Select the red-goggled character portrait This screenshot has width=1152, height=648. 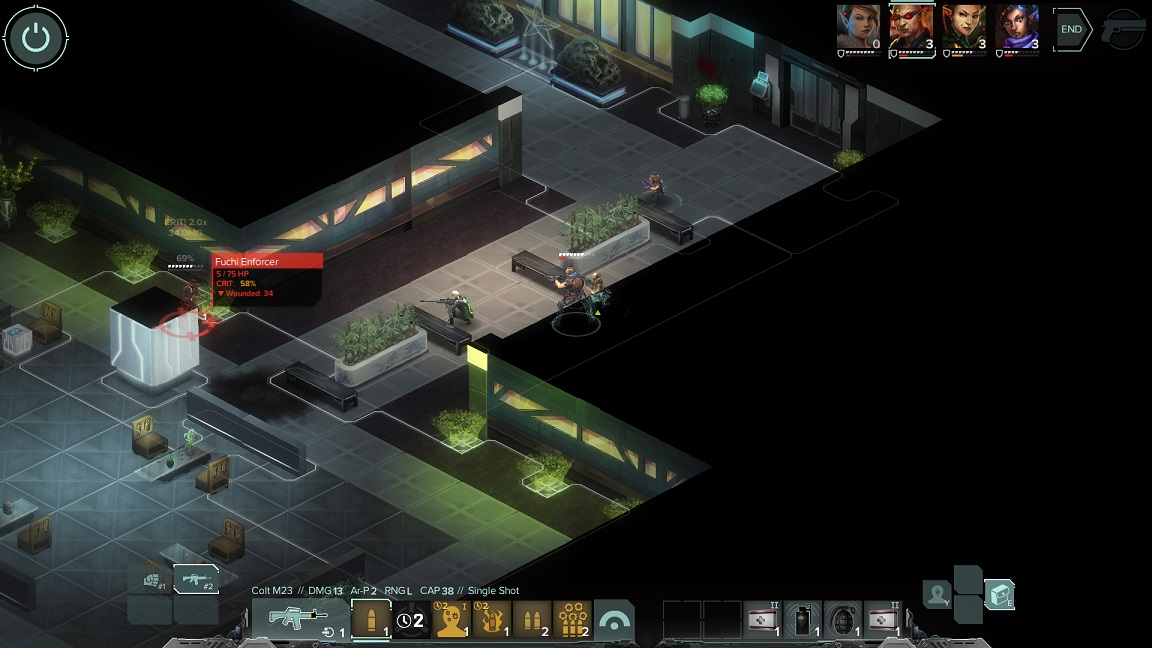click(x=911, y=27)
